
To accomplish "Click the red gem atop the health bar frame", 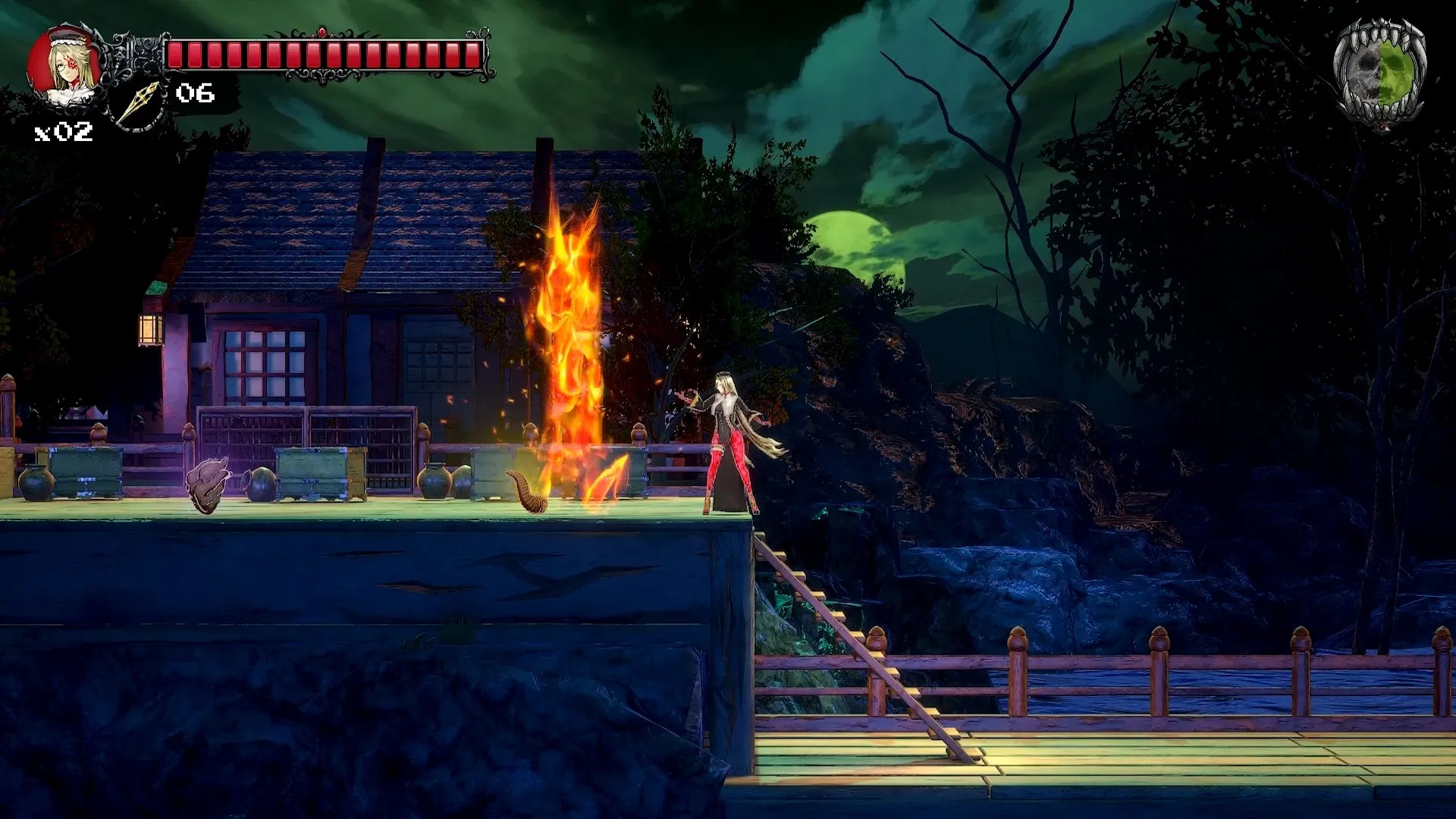I will pyautogui.click(x=322, y=34).
